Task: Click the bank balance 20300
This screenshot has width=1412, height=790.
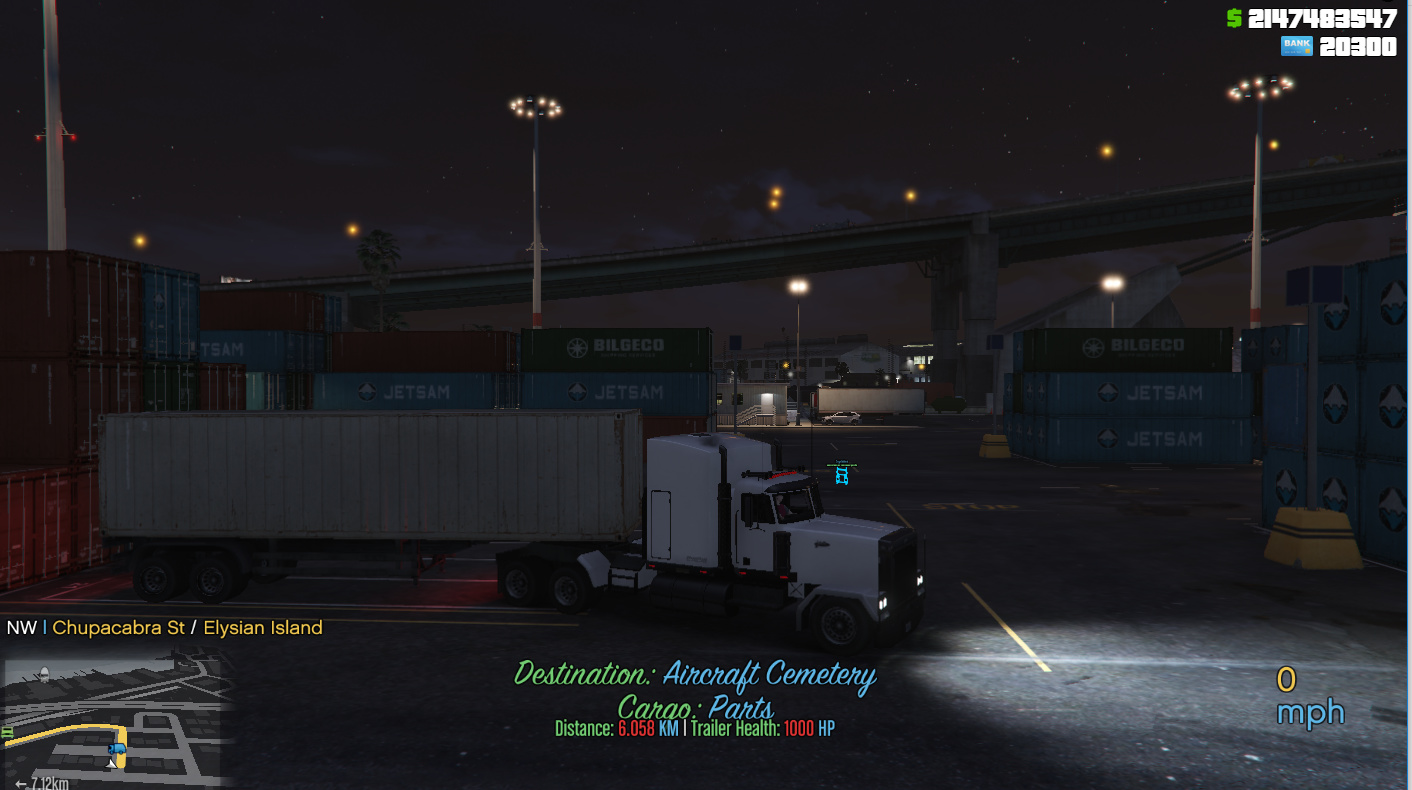Action: coord(1361,45)
